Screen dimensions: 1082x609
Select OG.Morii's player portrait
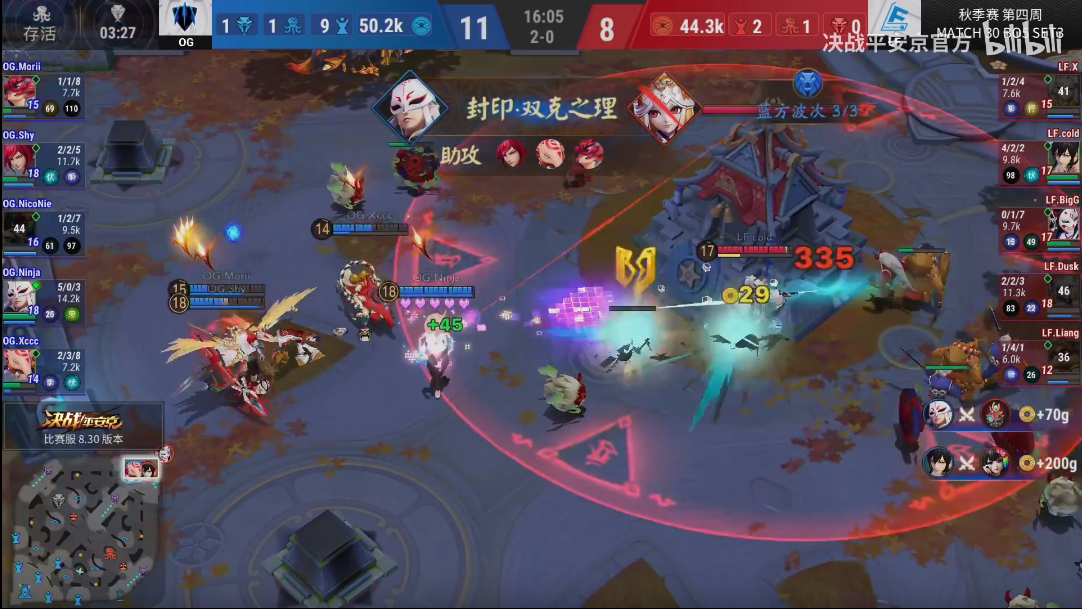click(18, 90)
